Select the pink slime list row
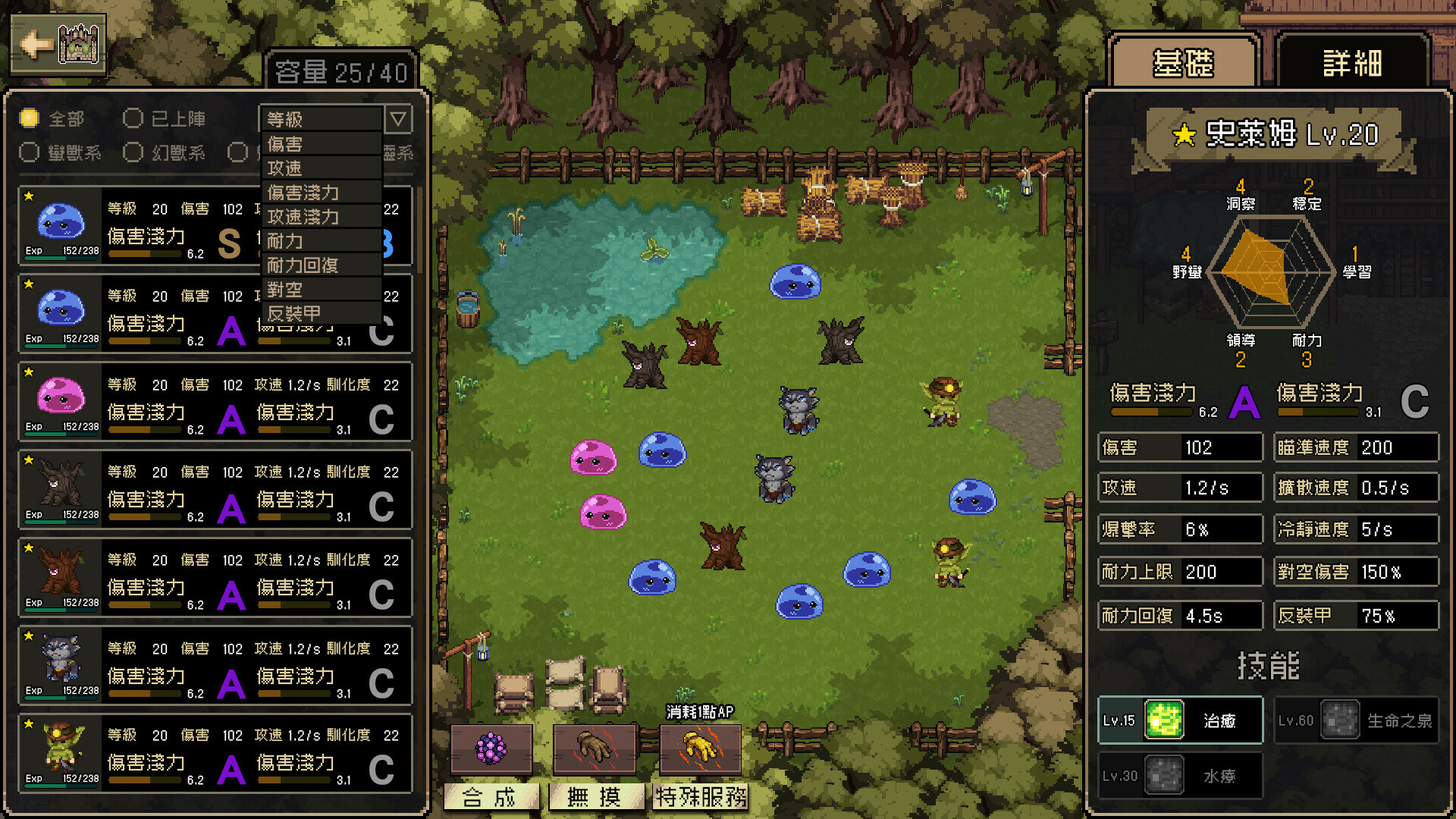Screen dimensions: 1456x819 [x=215, y=402]
